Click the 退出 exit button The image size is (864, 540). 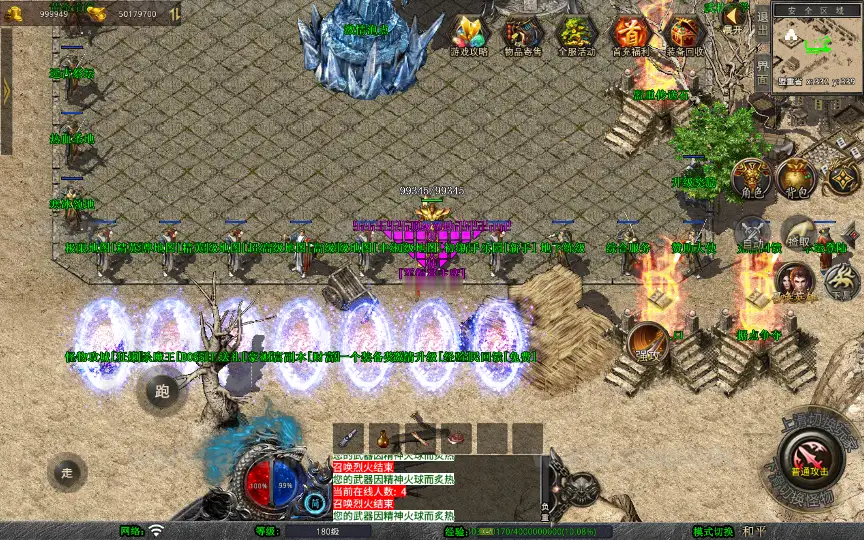pyautogui.click(x=762, y=22)
